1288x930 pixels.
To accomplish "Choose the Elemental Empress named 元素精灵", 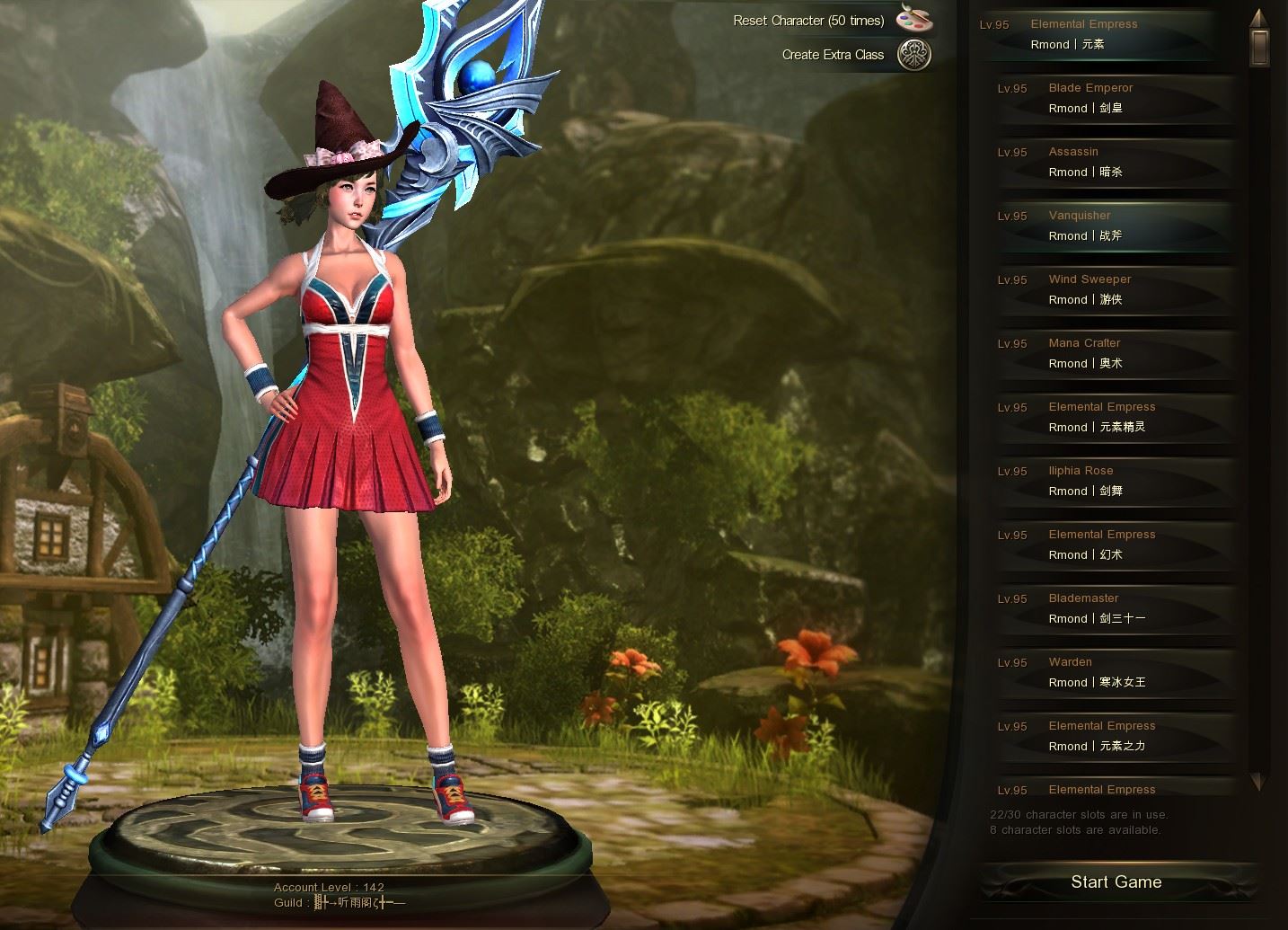I will 1114,417.
